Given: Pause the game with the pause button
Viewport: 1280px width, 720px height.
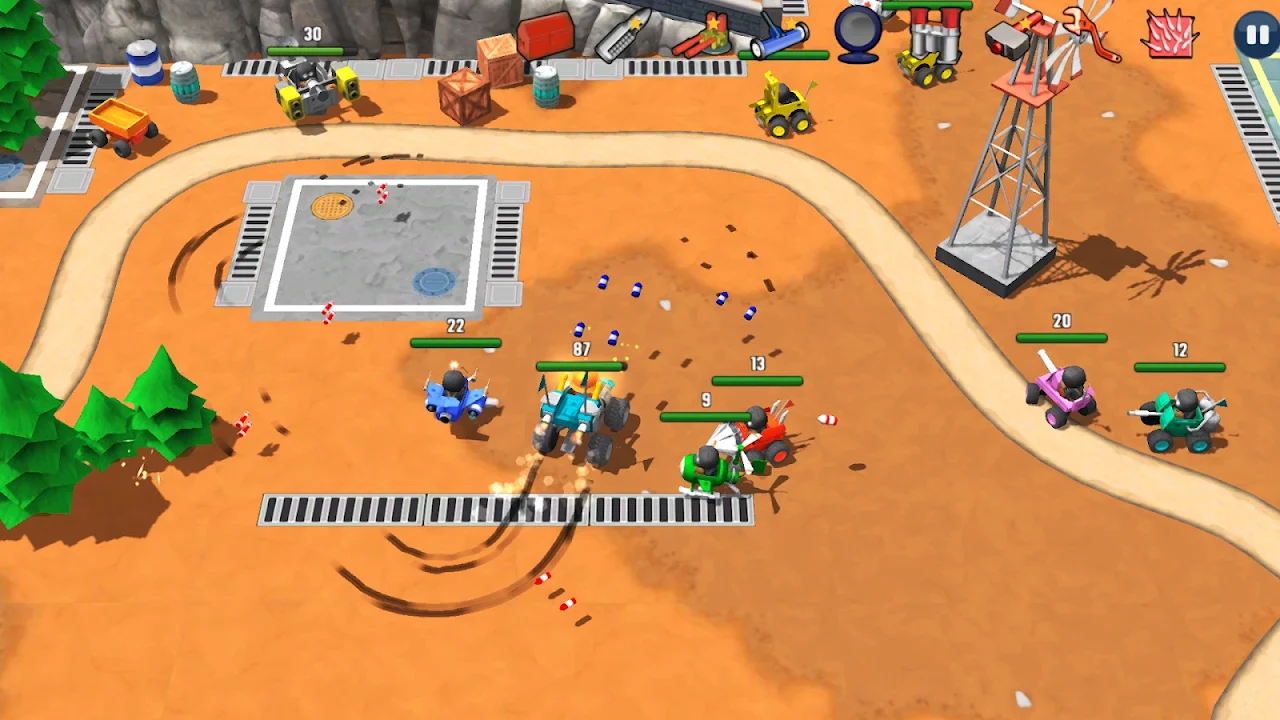Looking at the screenshot, I should [1255, 35].
